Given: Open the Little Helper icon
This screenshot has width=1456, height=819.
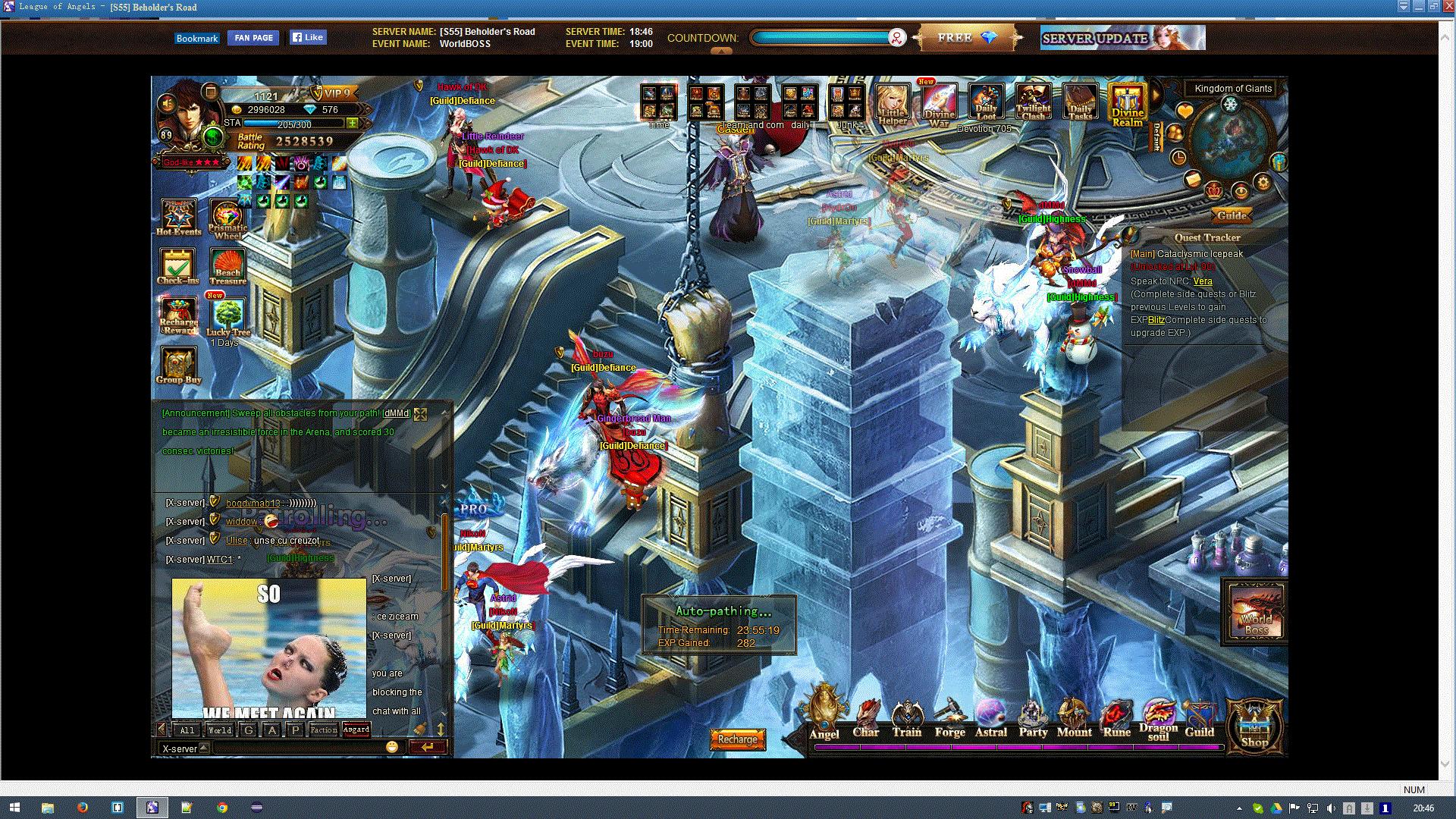Looking at the screenshot, I should [893, 103].
